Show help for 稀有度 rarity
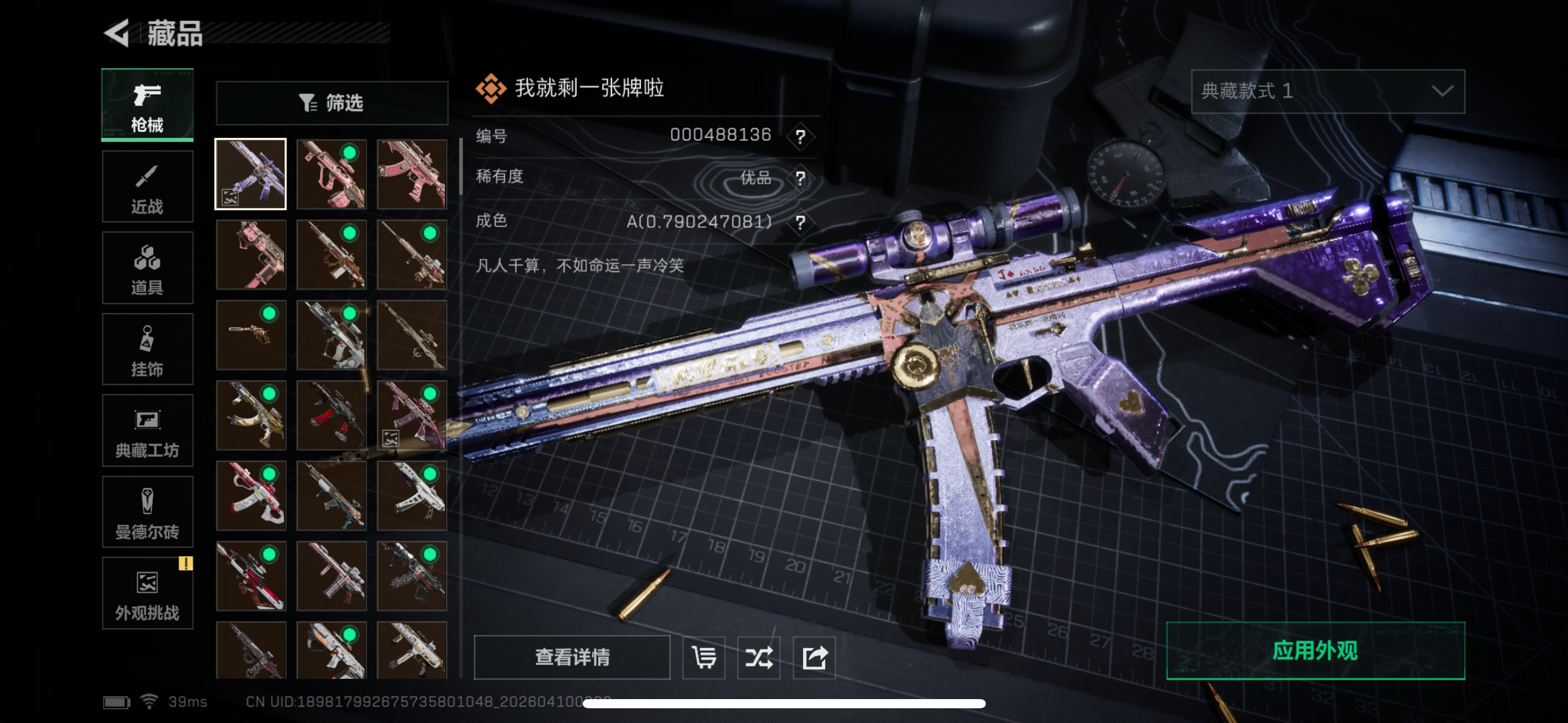 click(x=800, y=178)
